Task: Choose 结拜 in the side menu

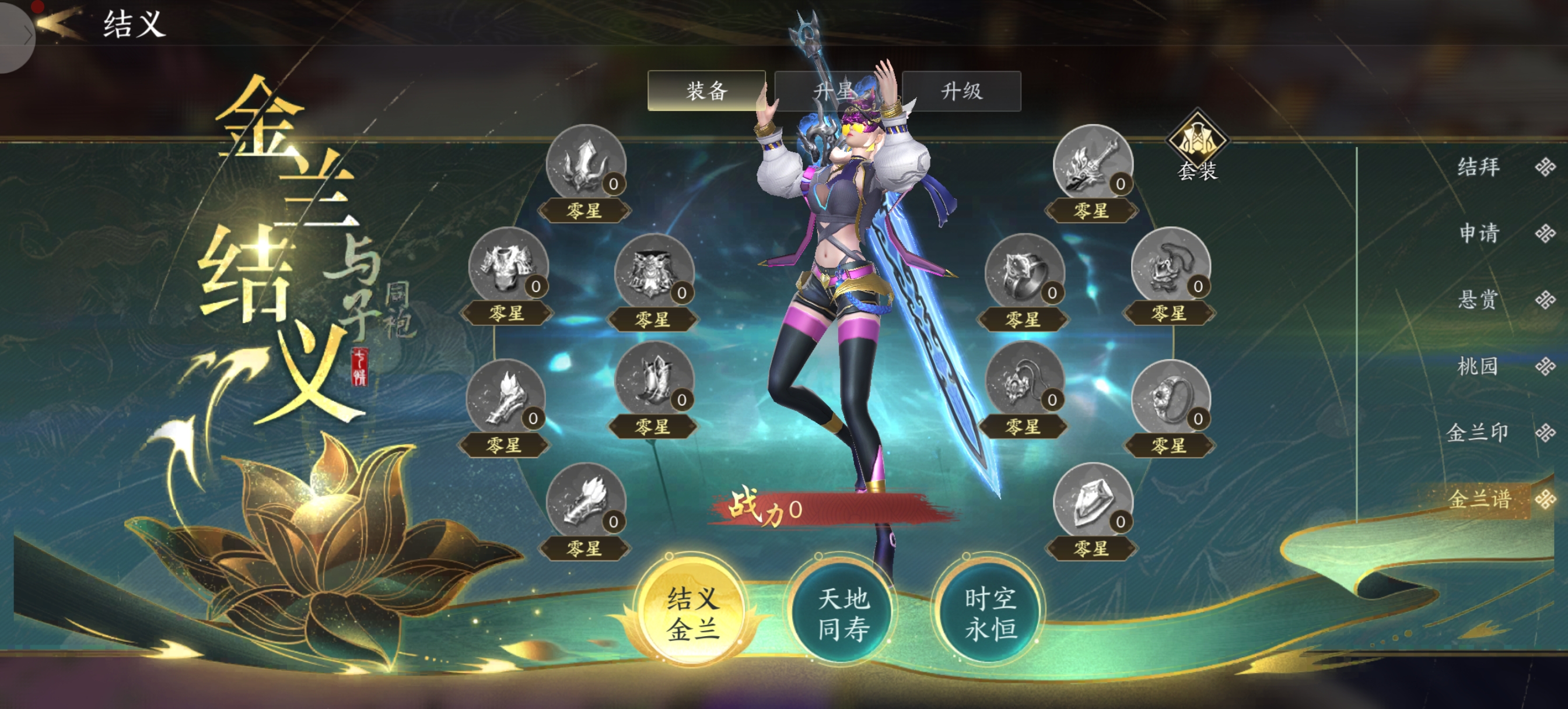Action: [1479, 166]
